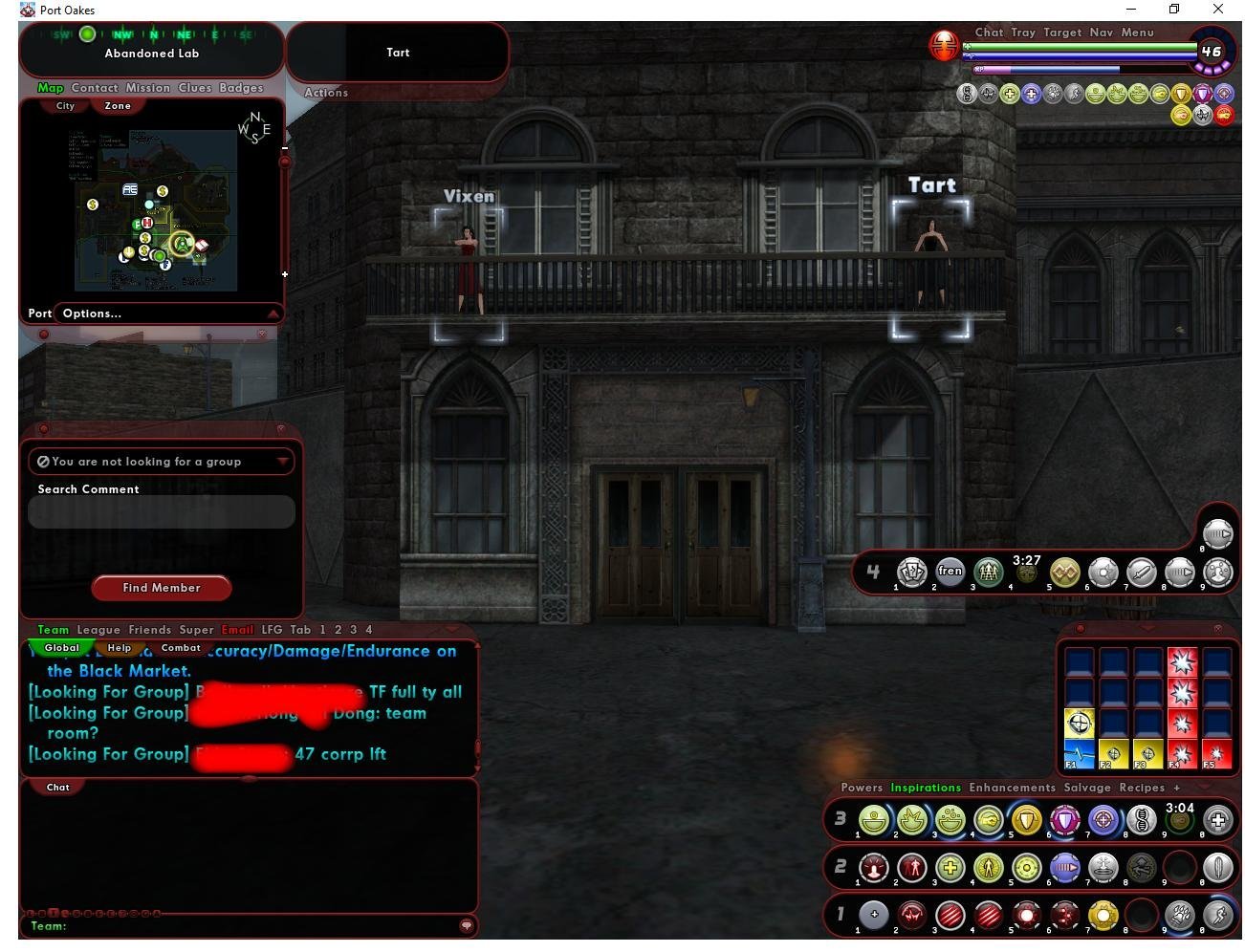Image resolution: width=1245 pixels, height=952 pixels.
Task: Click the Find Member button
Action: (x=162, y=588)
